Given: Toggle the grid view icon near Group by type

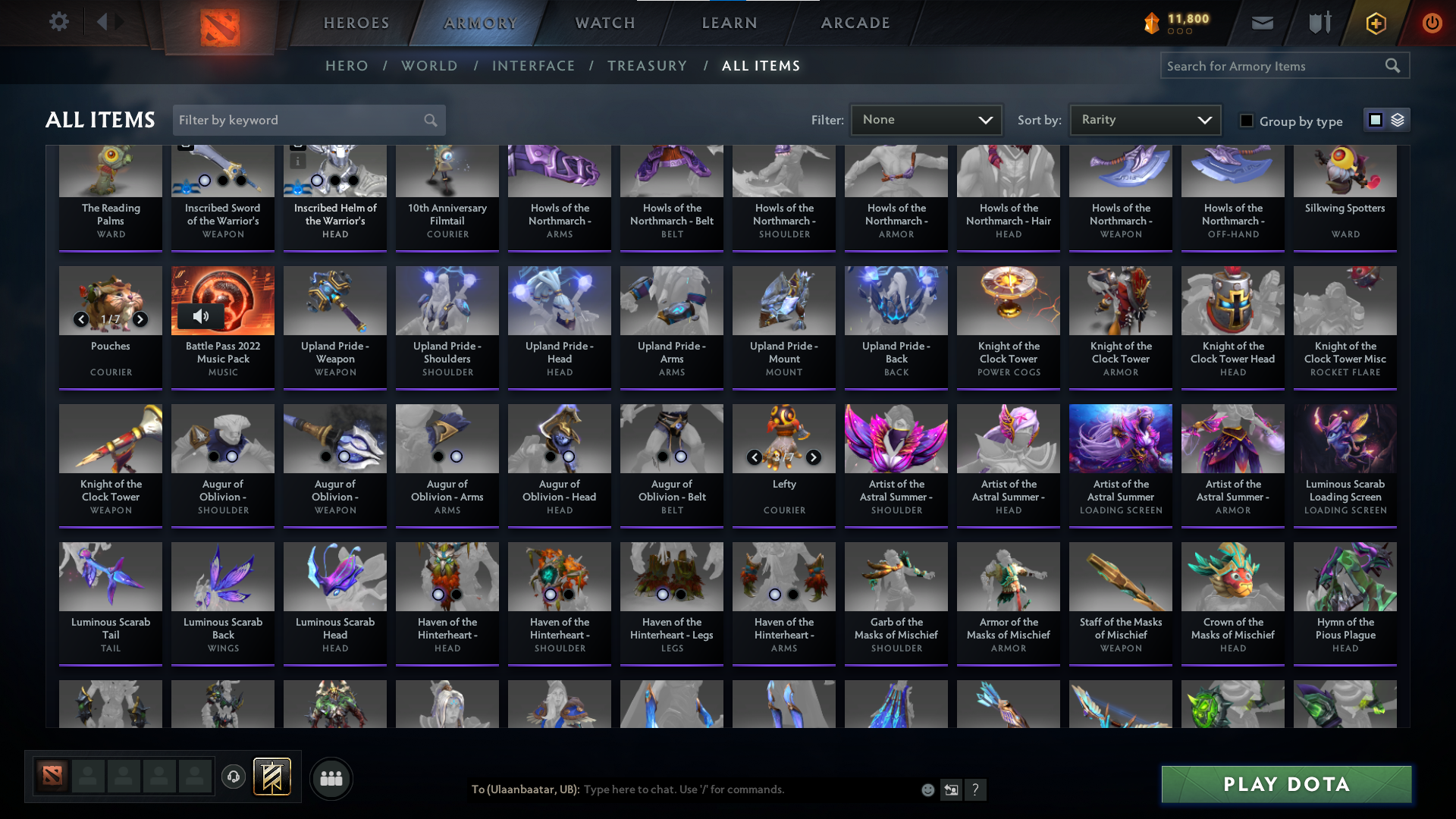Looking at the screenshot, I should (1375, 120).
